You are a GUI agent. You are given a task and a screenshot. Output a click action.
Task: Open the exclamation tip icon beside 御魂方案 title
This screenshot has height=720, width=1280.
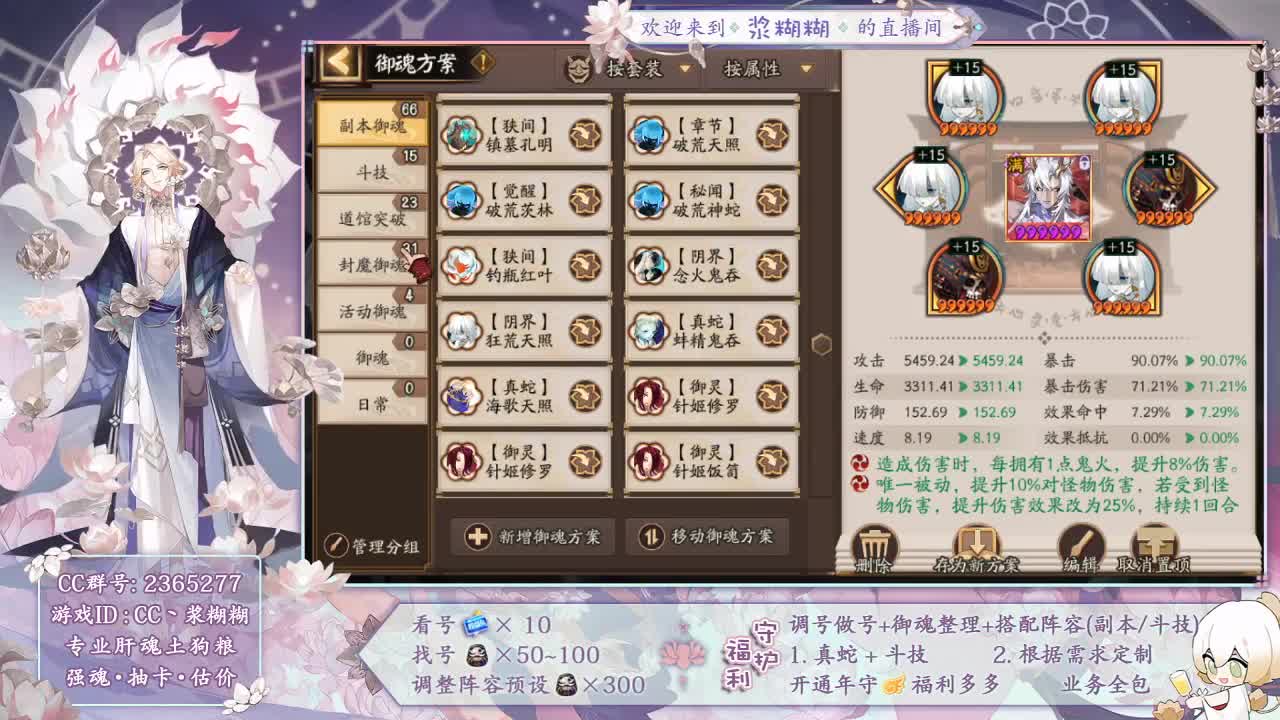pos(484,61)
